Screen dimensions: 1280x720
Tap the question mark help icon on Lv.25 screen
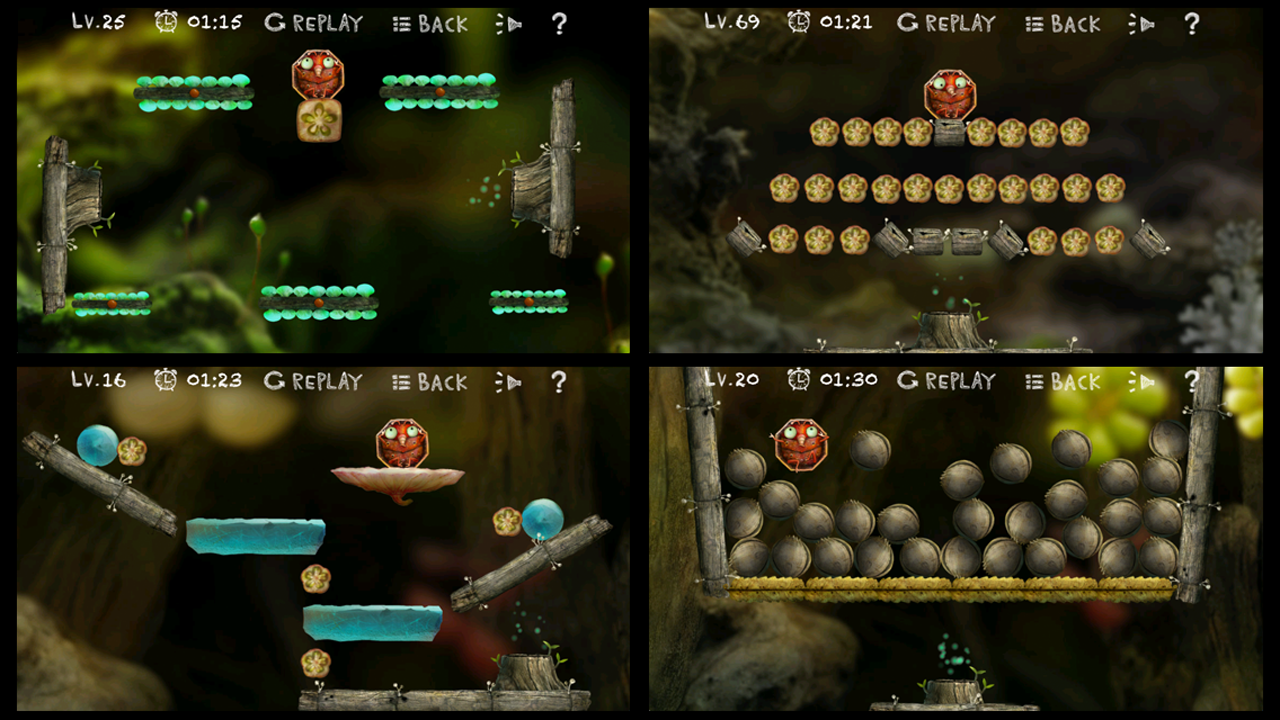pyautogui.click(x=558, y=23)
